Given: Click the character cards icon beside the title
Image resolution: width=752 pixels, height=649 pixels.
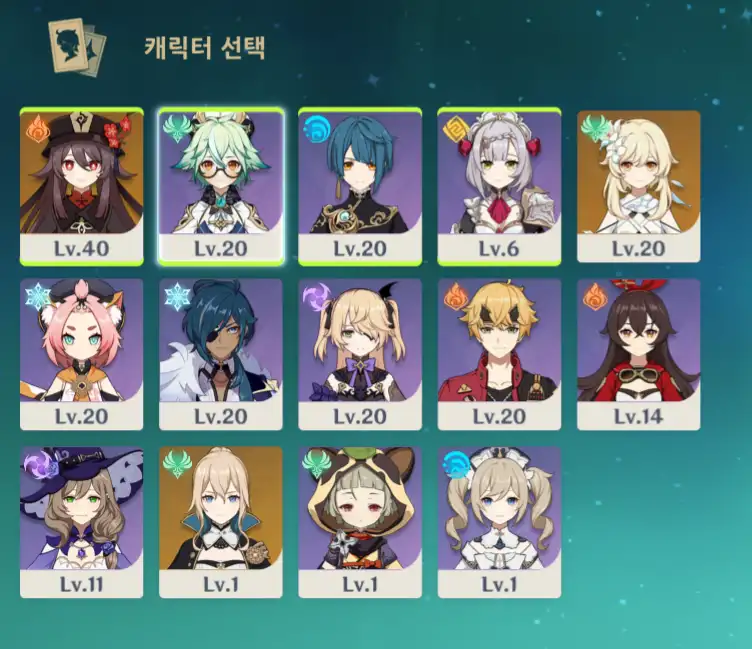Looking at the screenshot, I should 77,46.
